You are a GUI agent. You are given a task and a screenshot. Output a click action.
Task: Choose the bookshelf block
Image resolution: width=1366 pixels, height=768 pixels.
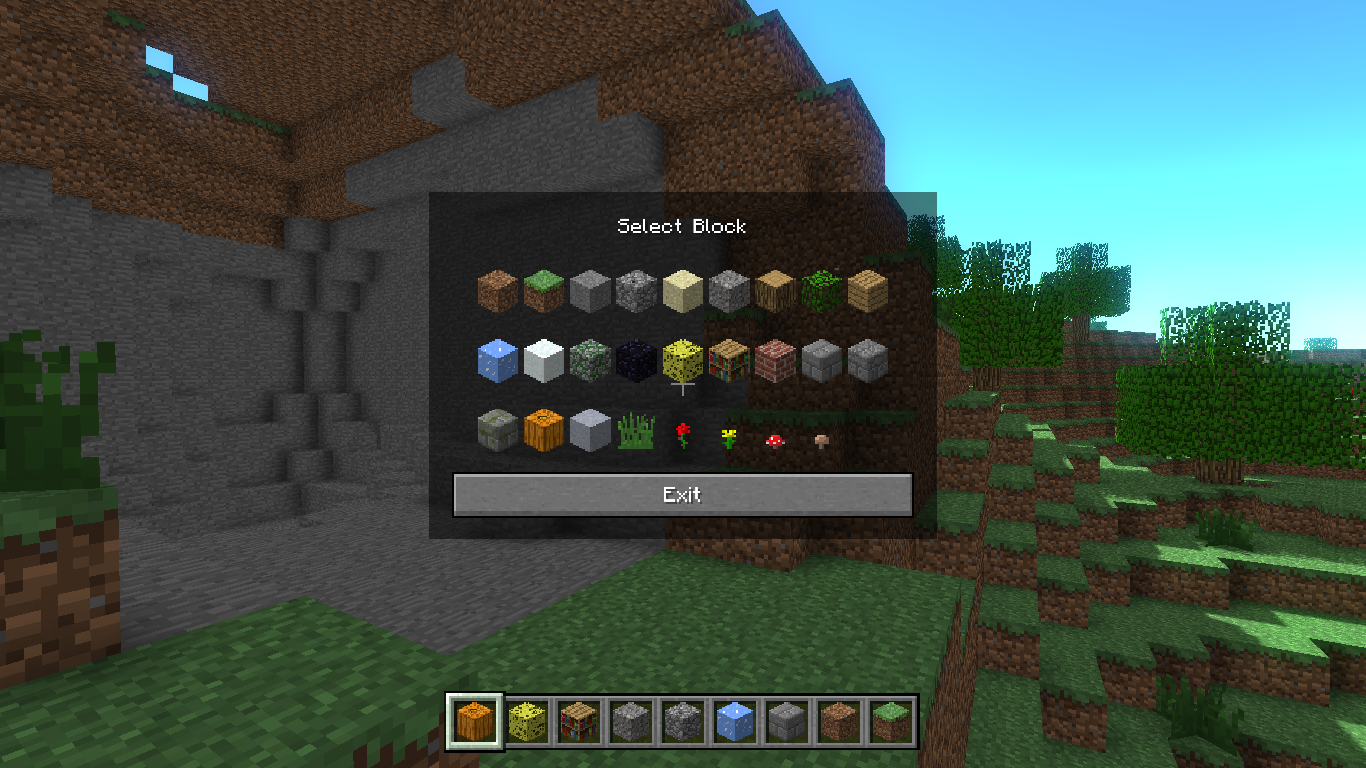click(727, 361)
